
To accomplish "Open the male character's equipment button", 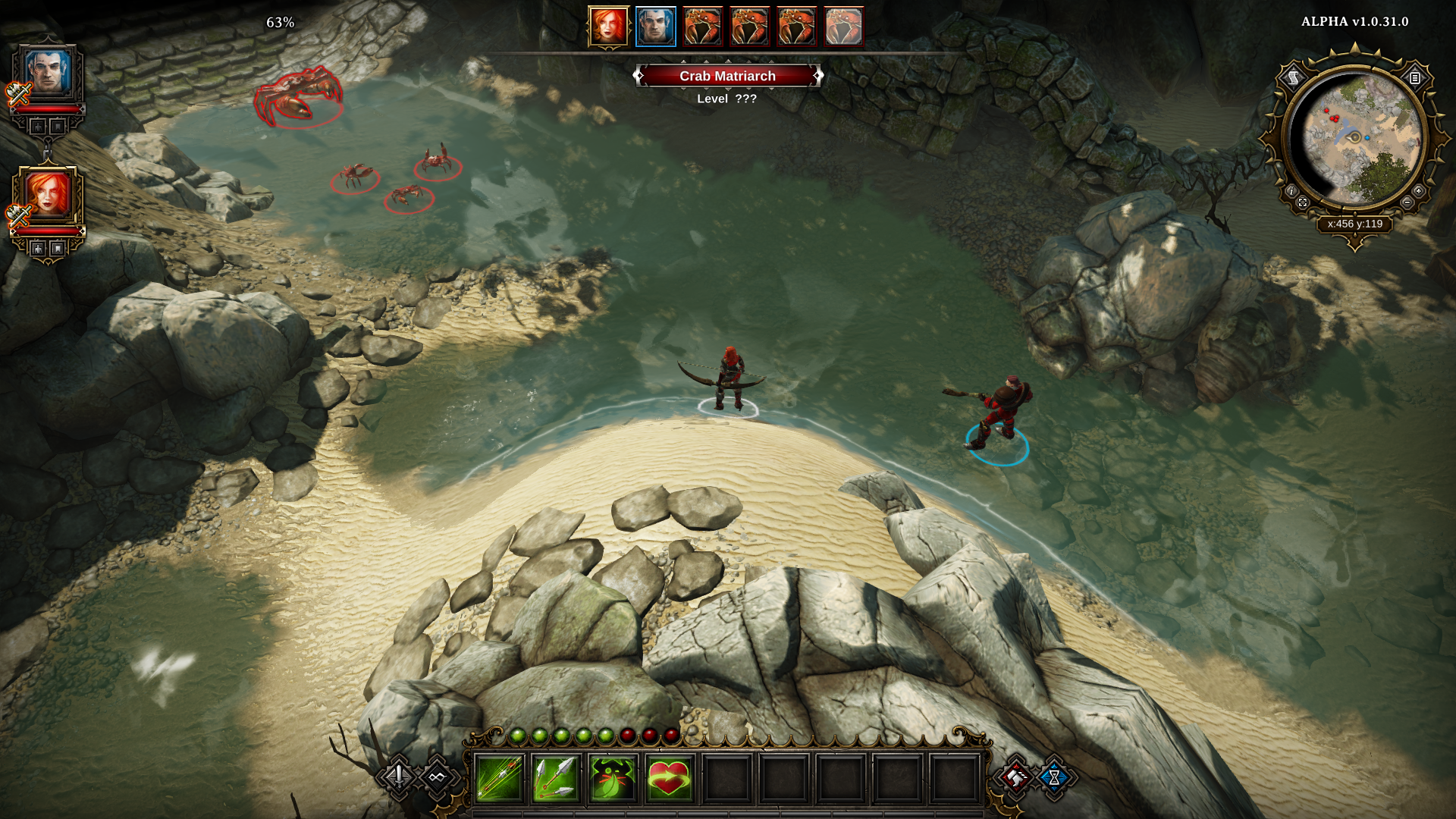I will [38, 127].
